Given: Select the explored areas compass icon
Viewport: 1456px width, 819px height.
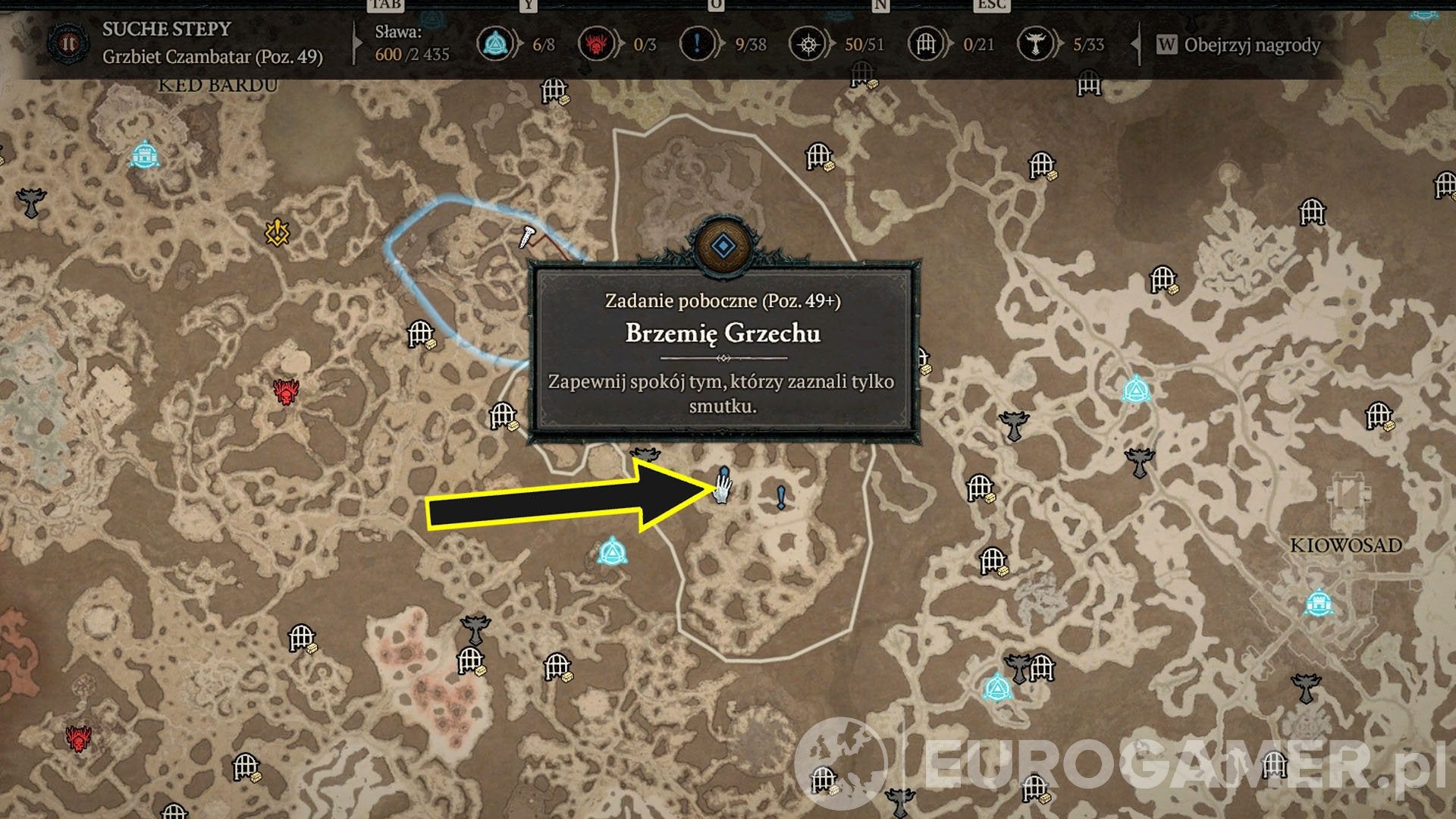Looking at the screenshot, I should click(x=808, y=45).
